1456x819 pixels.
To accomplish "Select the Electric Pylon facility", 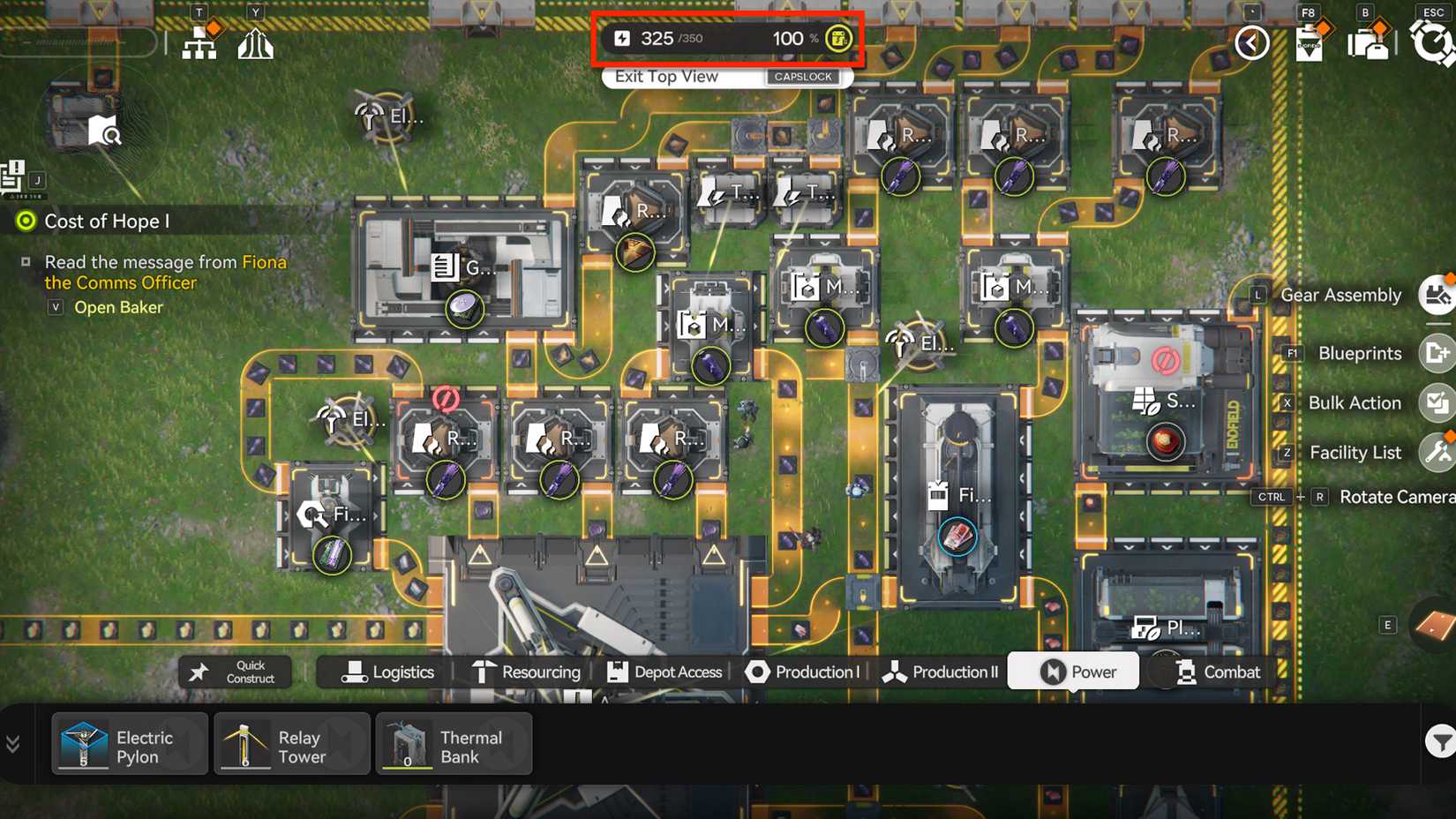I will pos(128,744).
